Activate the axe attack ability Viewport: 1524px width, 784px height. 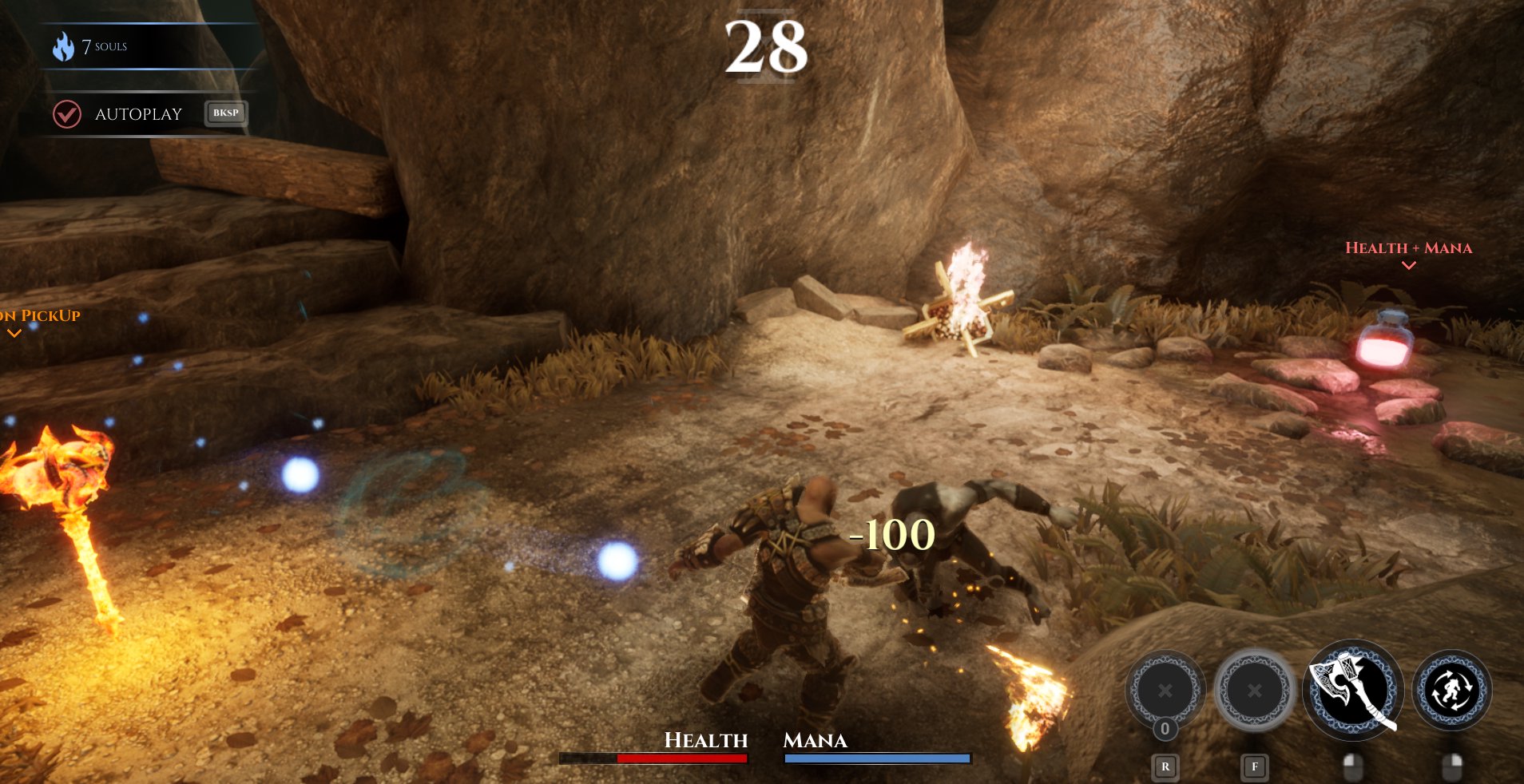tap(1352, 688)
